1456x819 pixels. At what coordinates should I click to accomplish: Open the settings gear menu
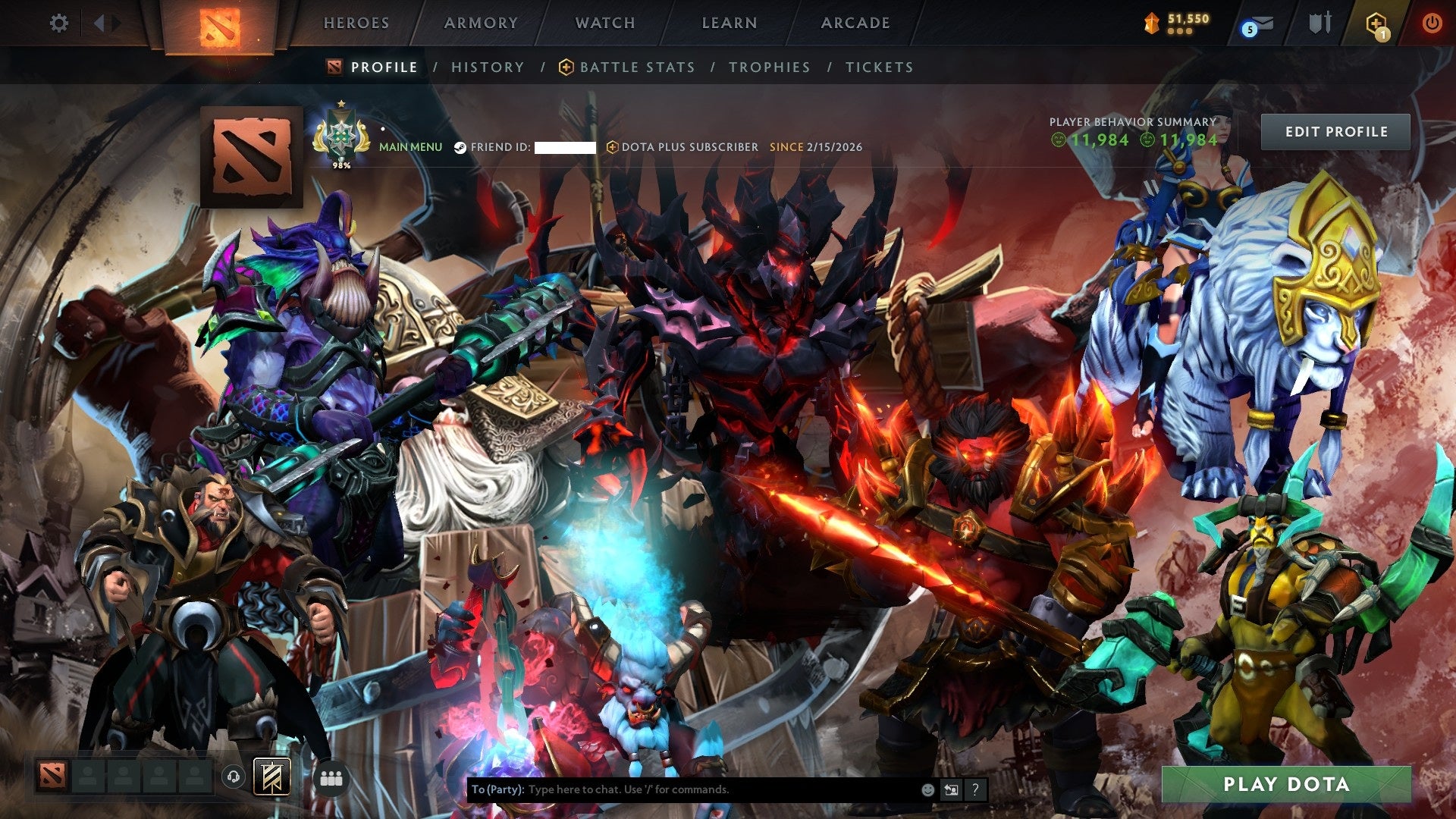click(59, 24)
